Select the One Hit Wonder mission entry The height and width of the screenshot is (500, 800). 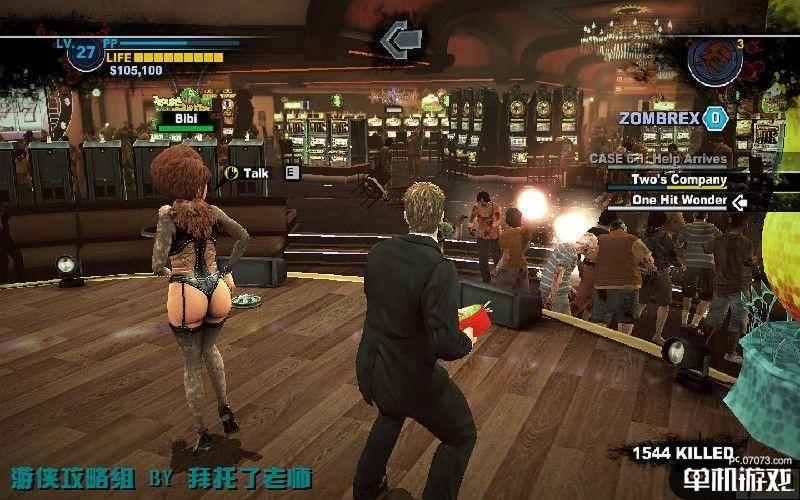[678, 200]
